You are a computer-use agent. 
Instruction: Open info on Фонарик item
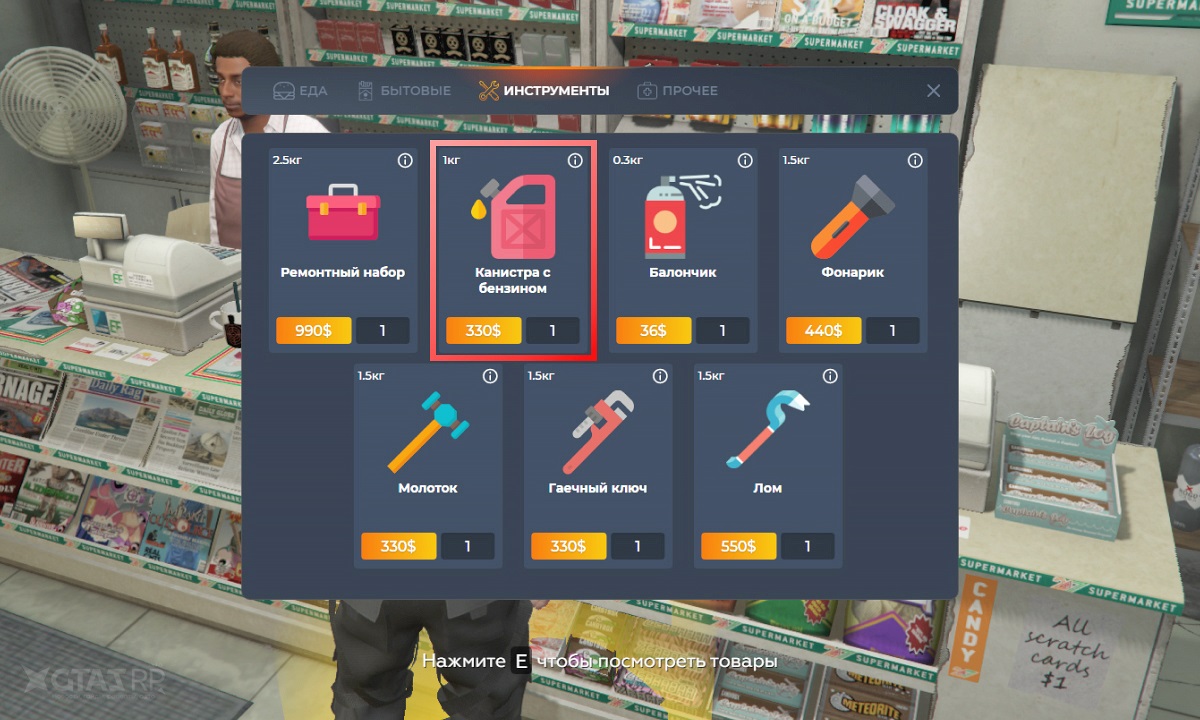tap(915, 161)
